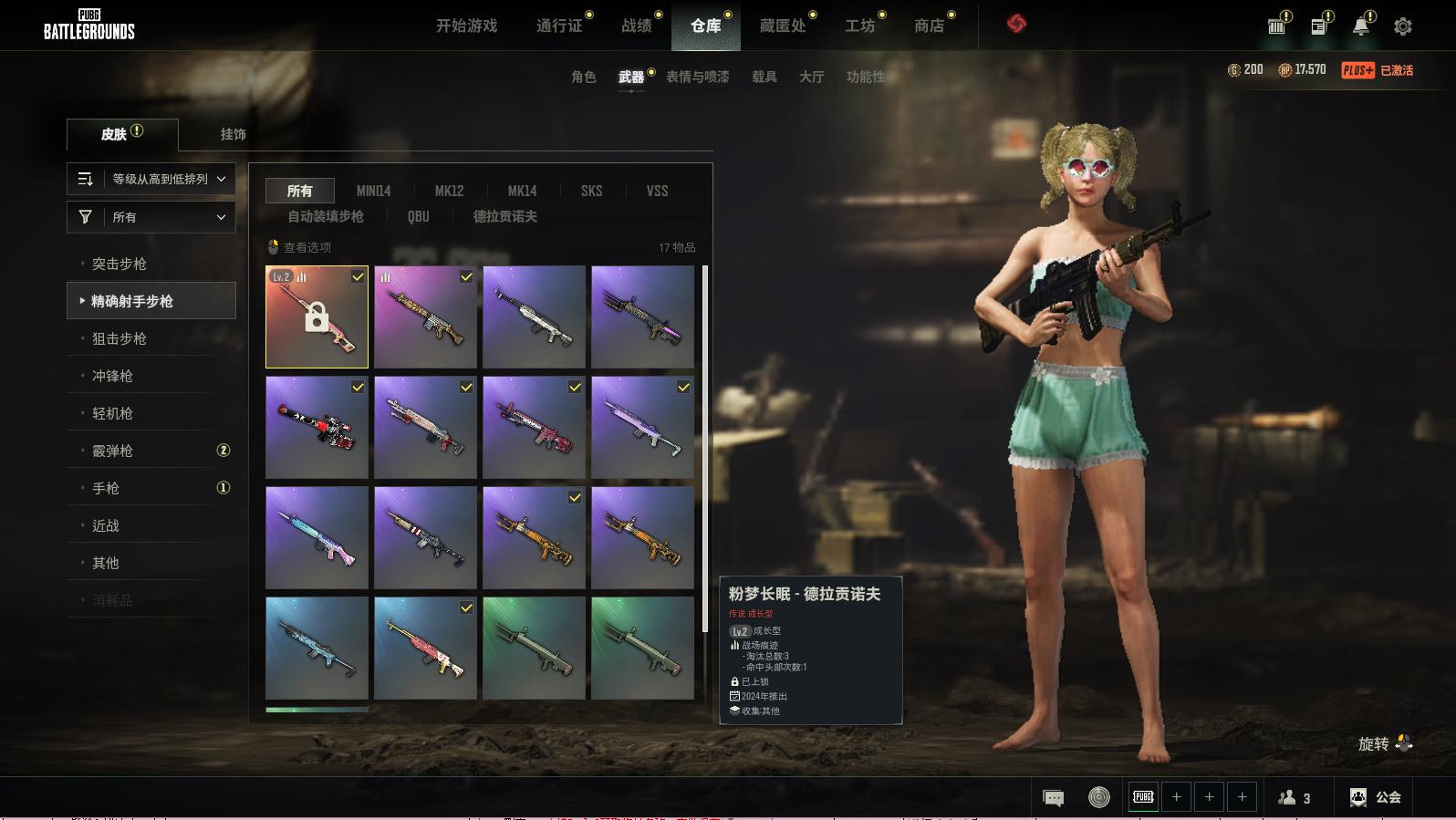Viewport: 1456px width, 820px height.
Task: Open the 公会 guild panel
Action: (x=1376, y=797)
